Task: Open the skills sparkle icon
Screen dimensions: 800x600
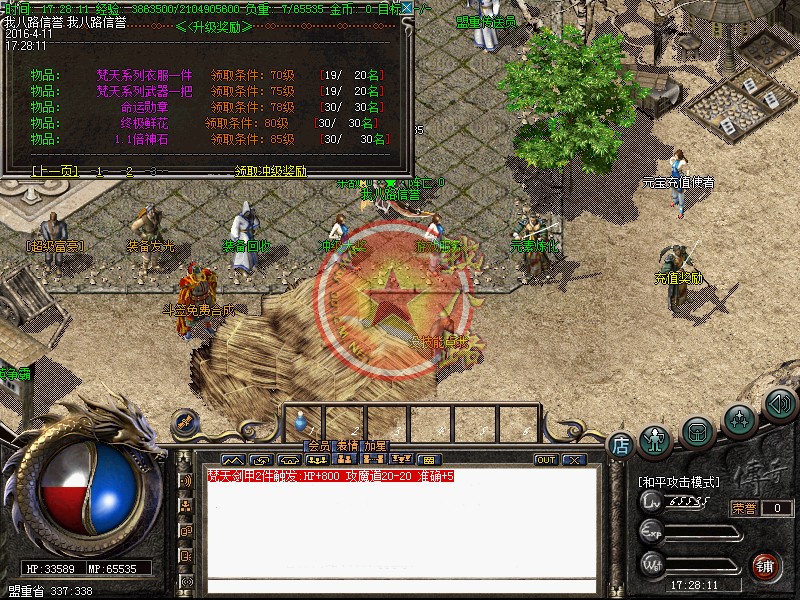Action: pos(739,418)
